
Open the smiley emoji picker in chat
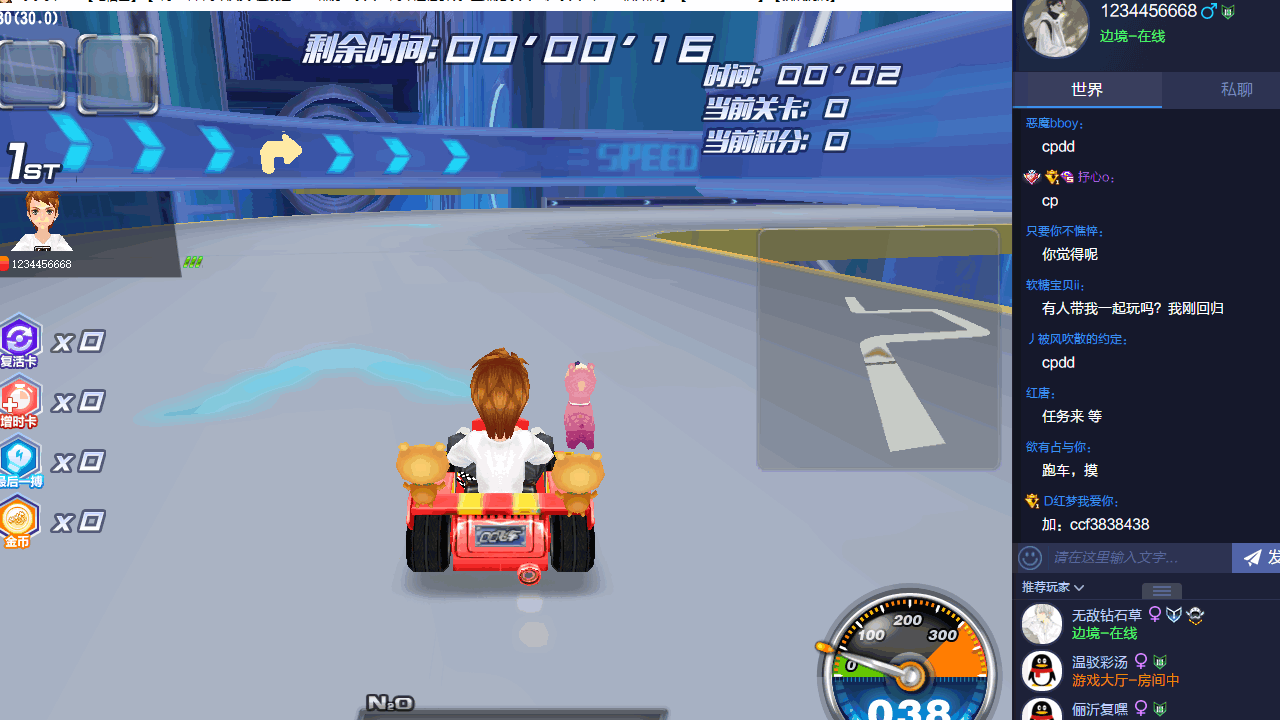tap(1030, 557)
